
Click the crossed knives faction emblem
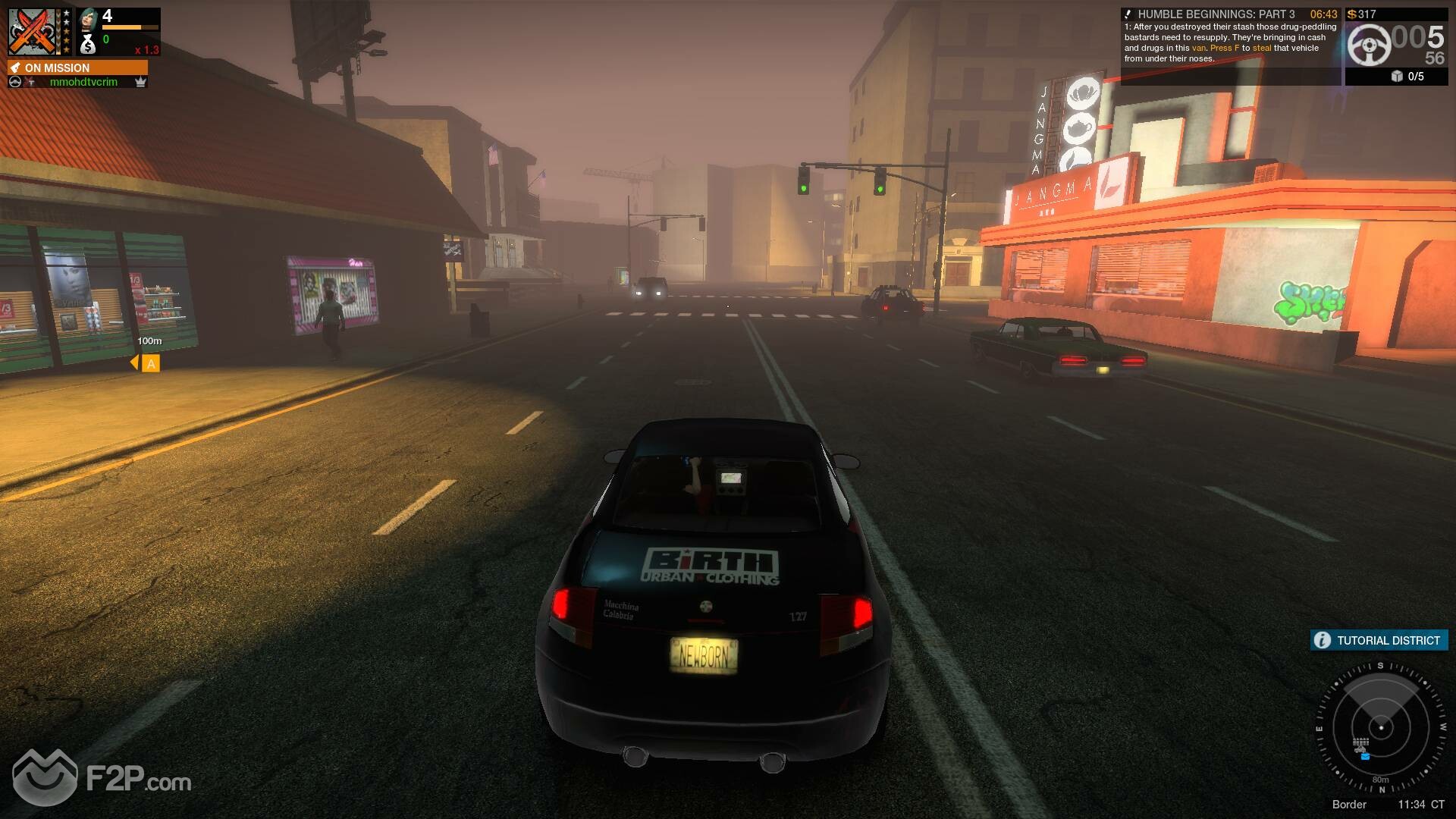pyautogui.click(x=33, y=32)
